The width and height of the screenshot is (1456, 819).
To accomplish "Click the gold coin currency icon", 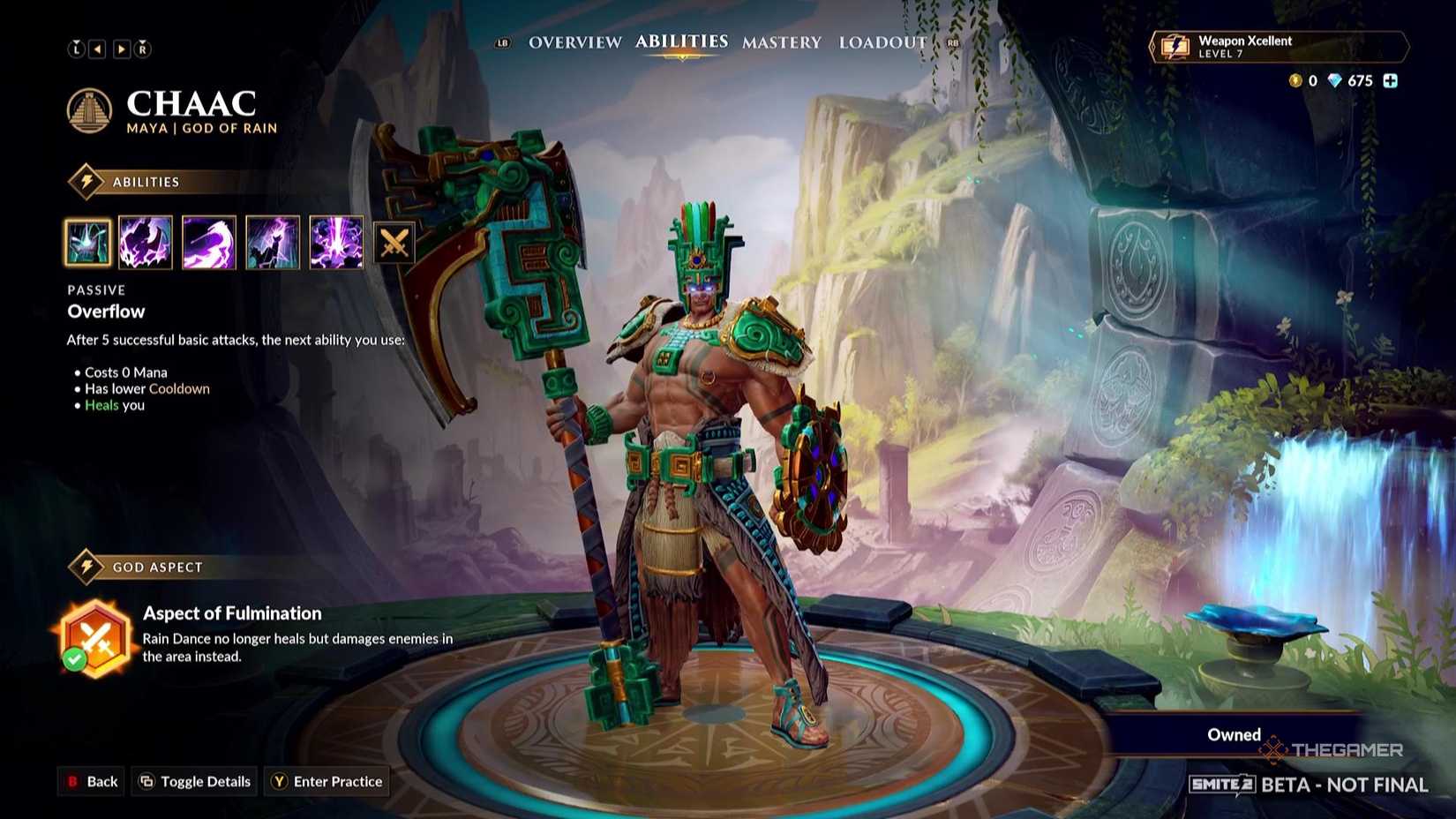I will pyautogui.click(x=1294, y=81).
